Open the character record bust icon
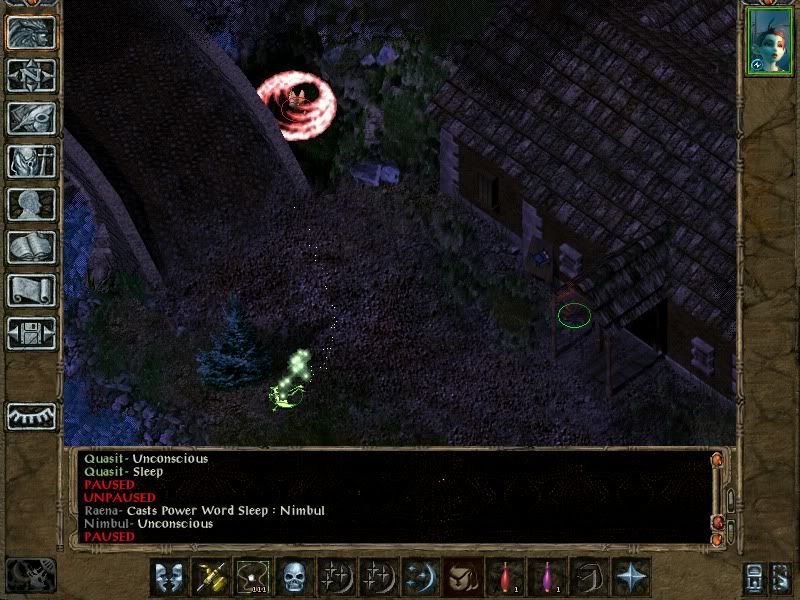This screenshot has width=800, height=600. point(31,204)
